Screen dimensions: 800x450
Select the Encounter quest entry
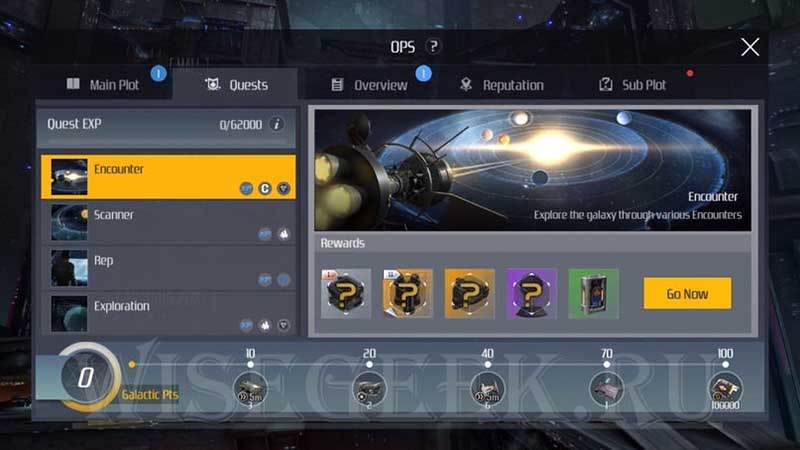168,176
